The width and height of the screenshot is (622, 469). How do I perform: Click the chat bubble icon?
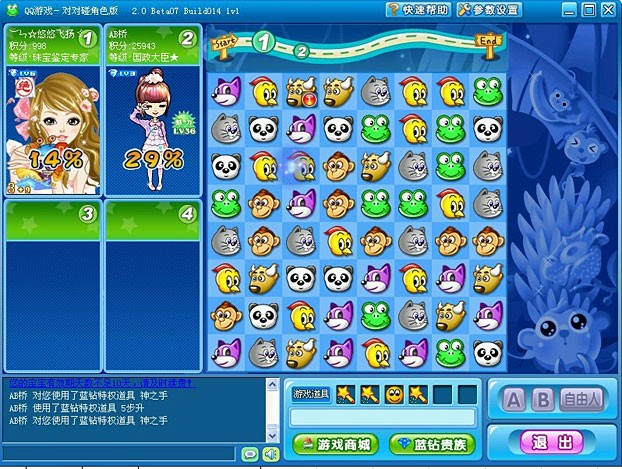[250, 455]
